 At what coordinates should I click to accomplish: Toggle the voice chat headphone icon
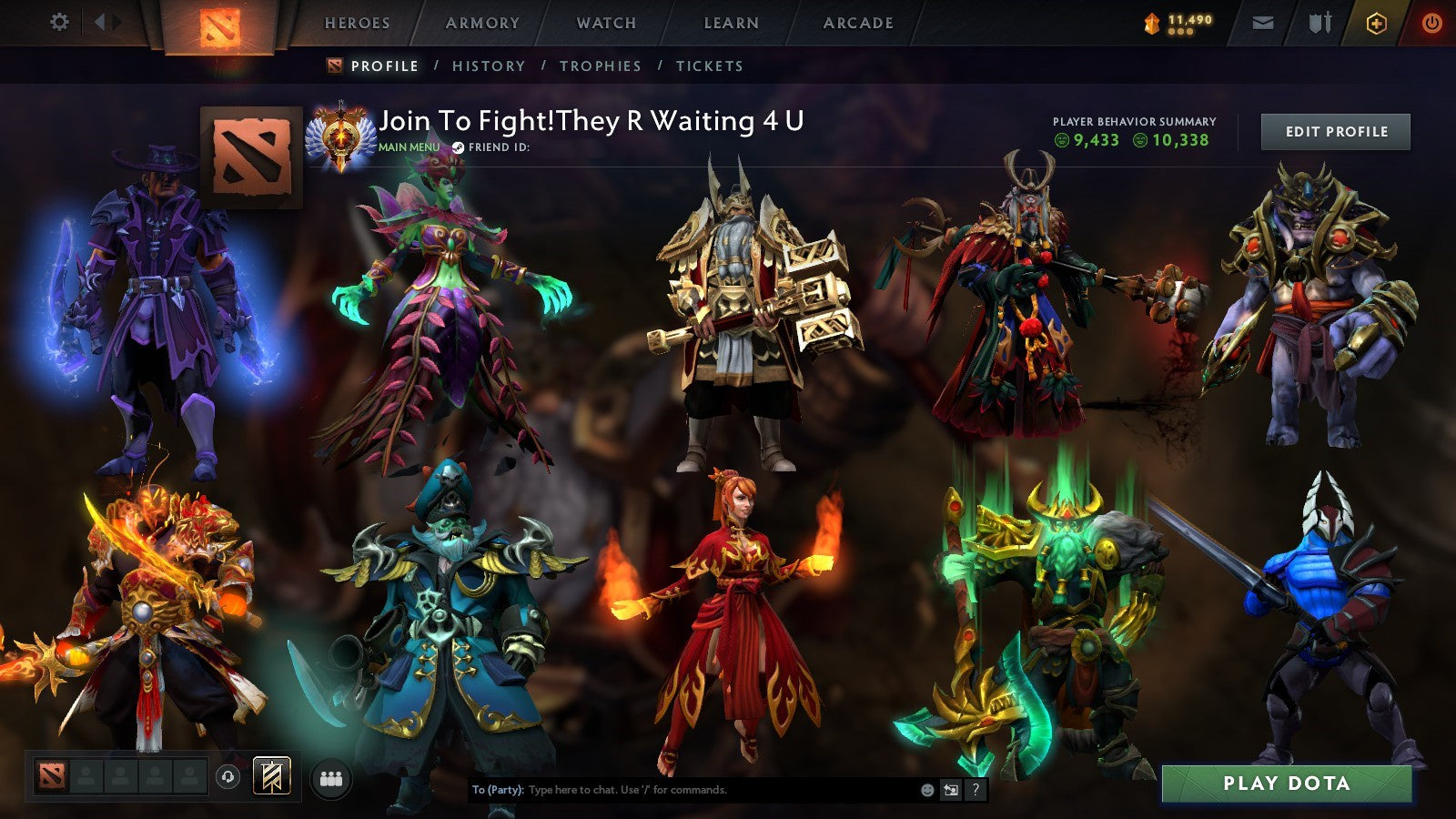[x=228, y=777]
